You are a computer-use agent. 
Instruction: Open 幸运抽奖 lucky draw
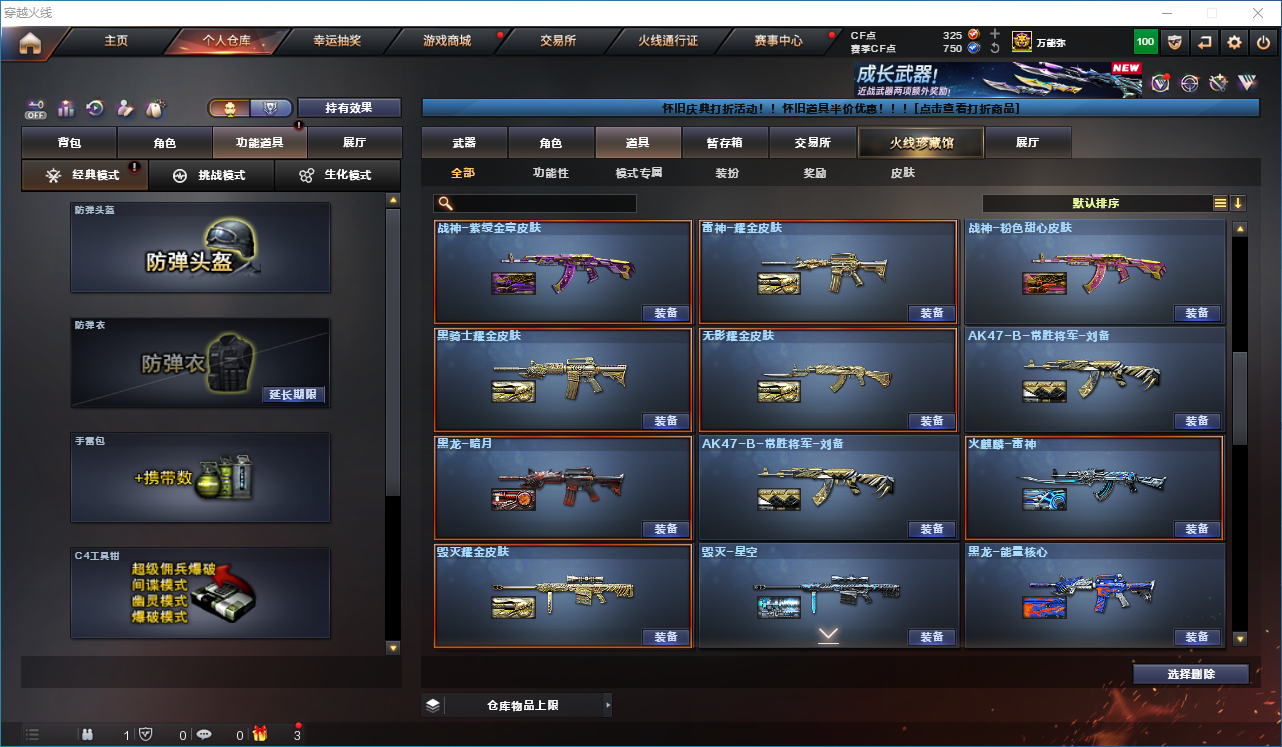point(337,41)
